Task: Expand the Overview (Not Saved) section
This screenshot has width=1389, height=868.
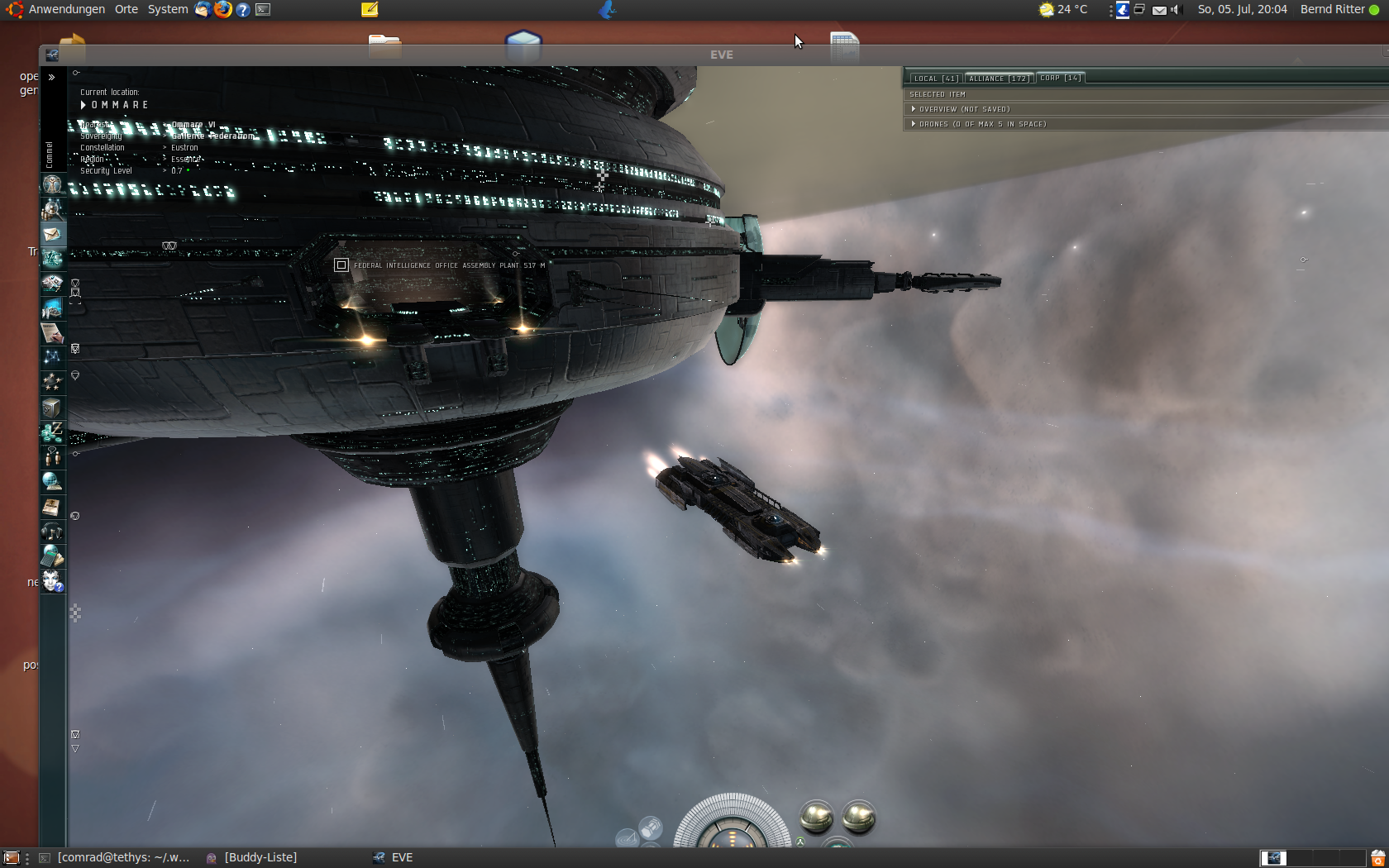Action: pyautogui.click(x=913, y=108)
